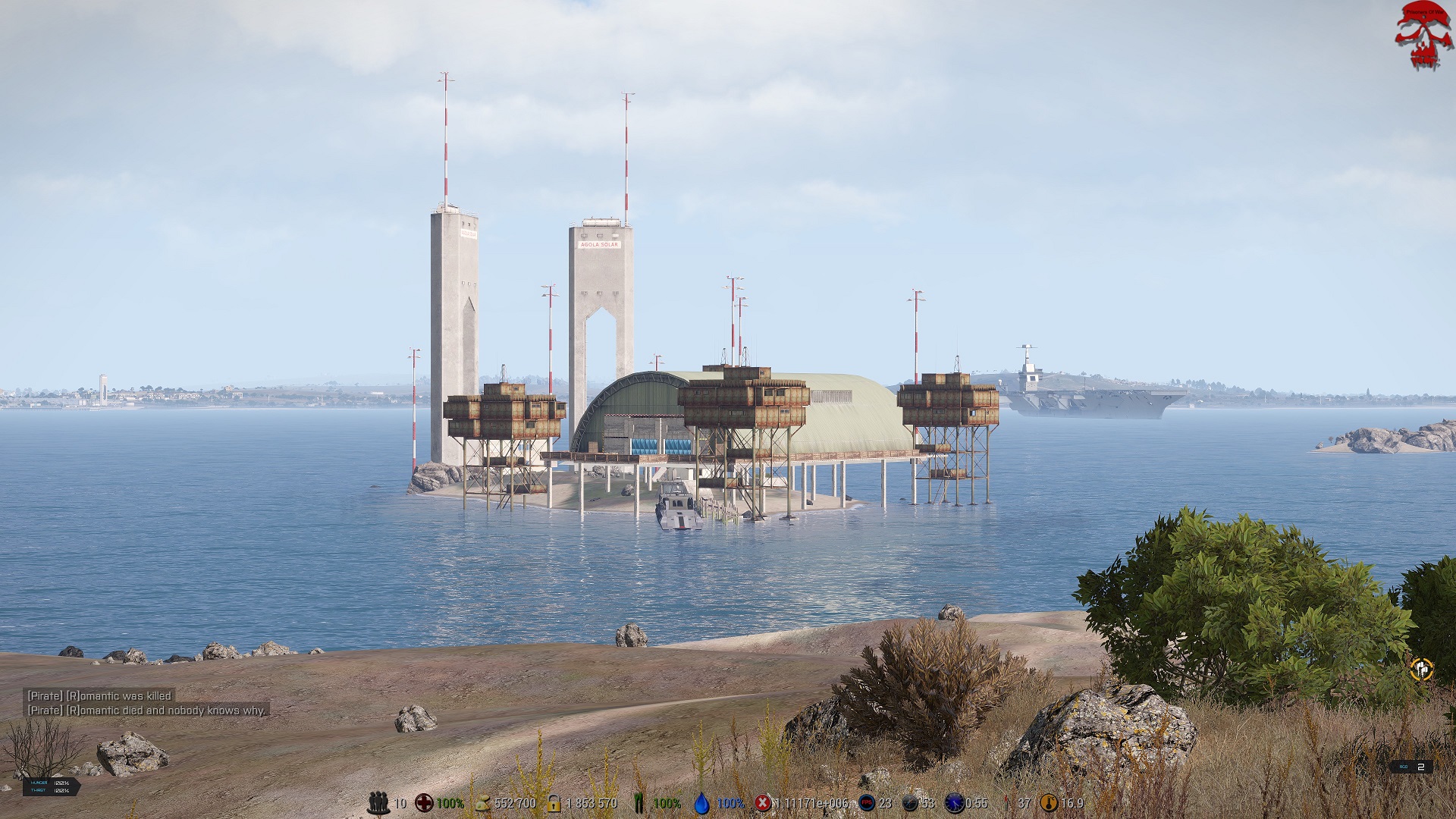The width and height of the screenshot is (1456, 819).
Task: Select the fork and knife hunger icon
Action: tap(639, 803)
